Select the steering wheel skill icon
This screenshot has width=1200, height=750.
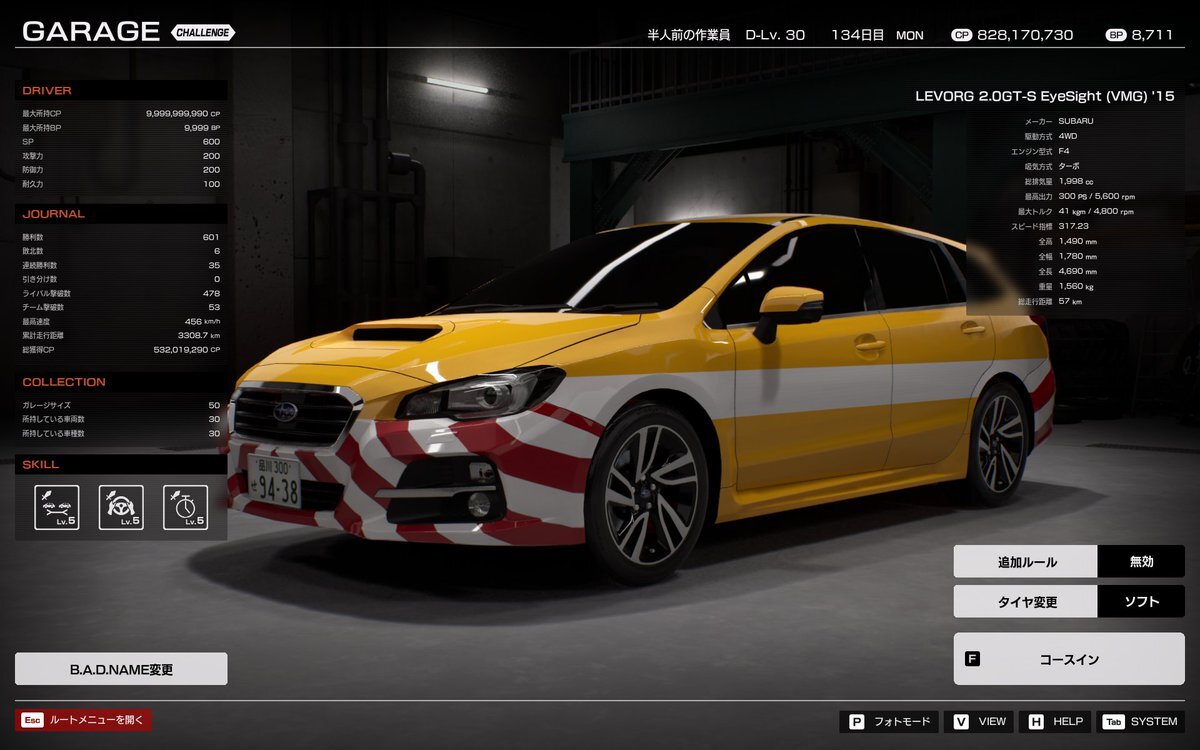click(121, 507)
